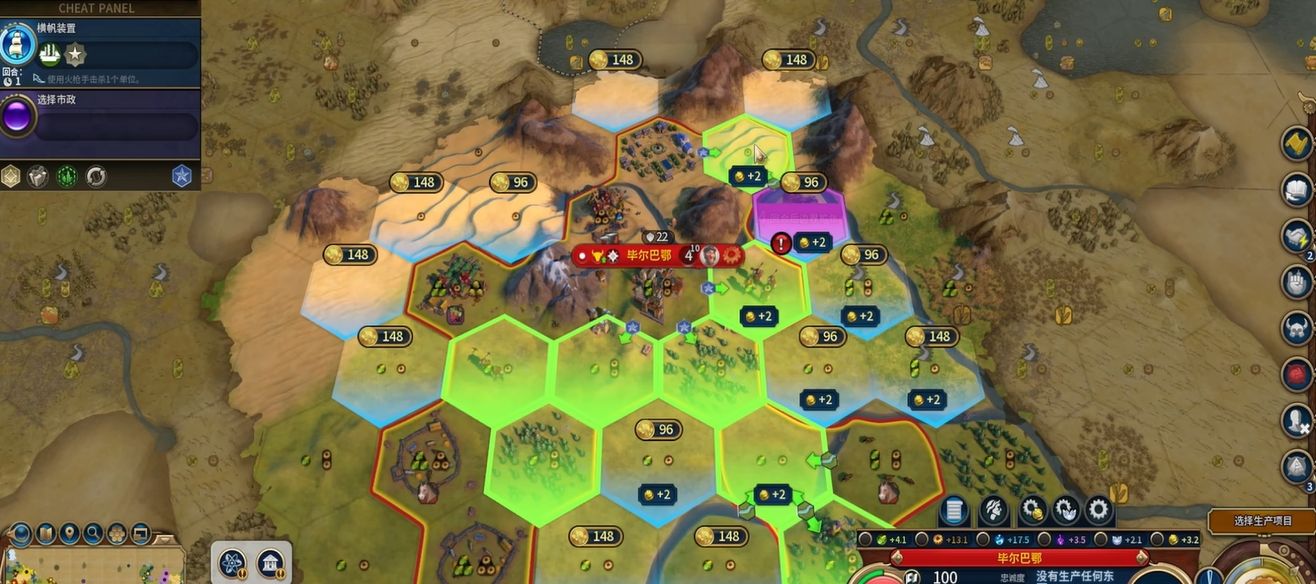
Task: Click the atom science notification icon
Action: [x=232, y=564]
